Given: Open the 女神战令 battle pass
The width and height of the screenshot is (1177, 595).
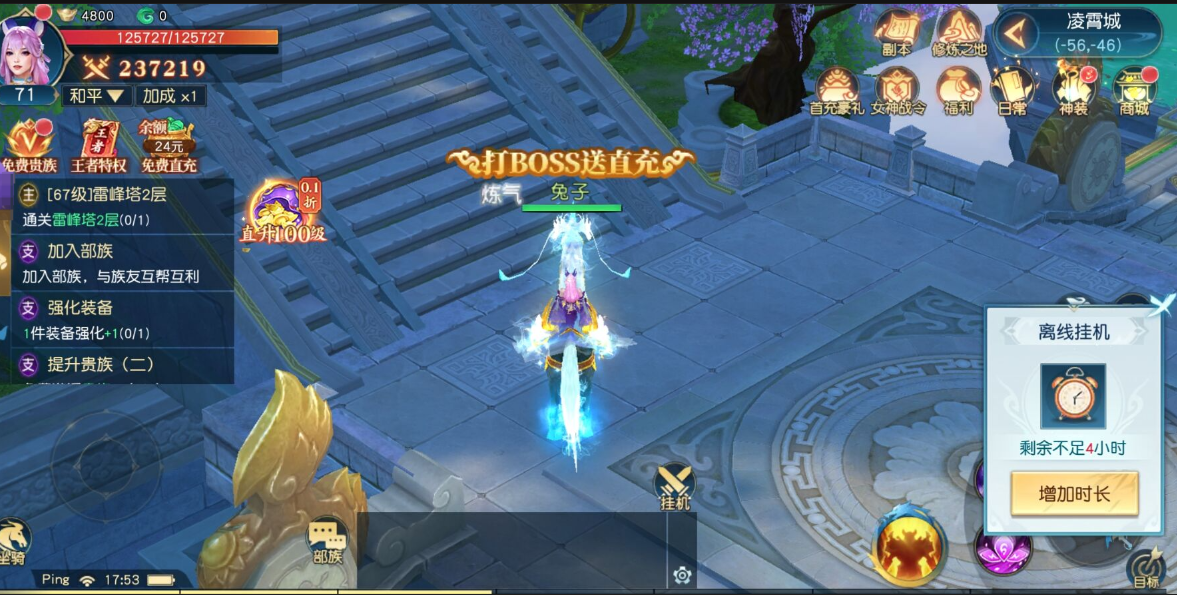Looking at the screenshot, I should 897,90.
